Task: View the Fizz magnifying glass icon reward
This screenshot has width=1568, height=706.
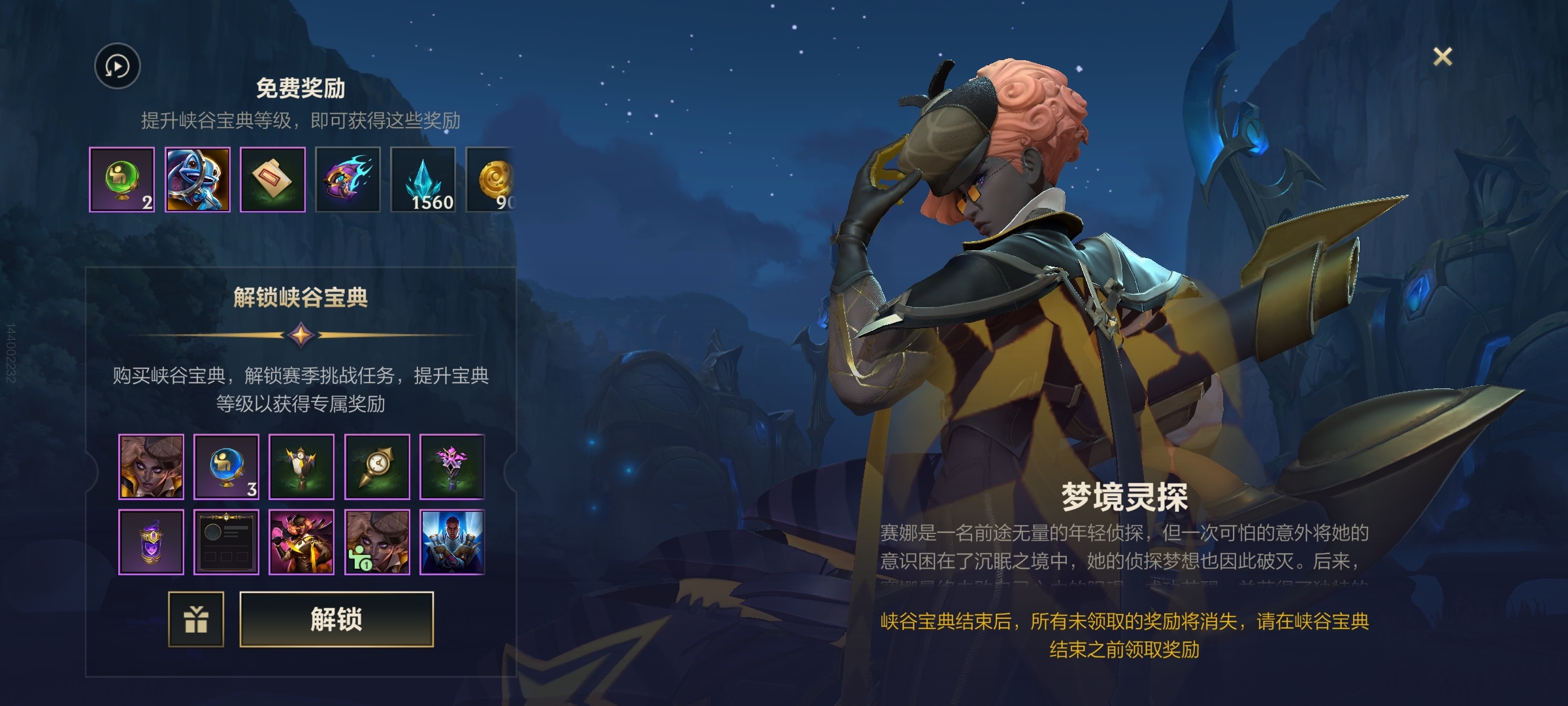Action: (197, 180)
